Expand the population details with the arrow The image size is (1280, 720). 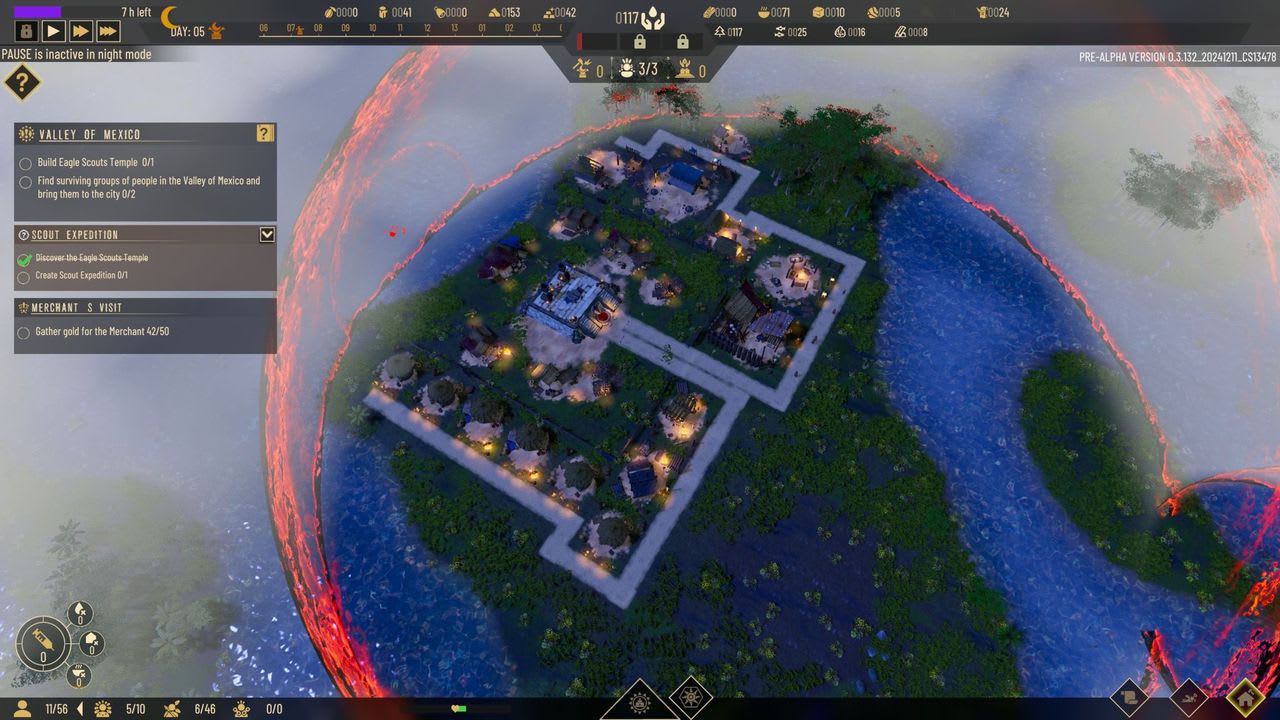pos(81,709)
